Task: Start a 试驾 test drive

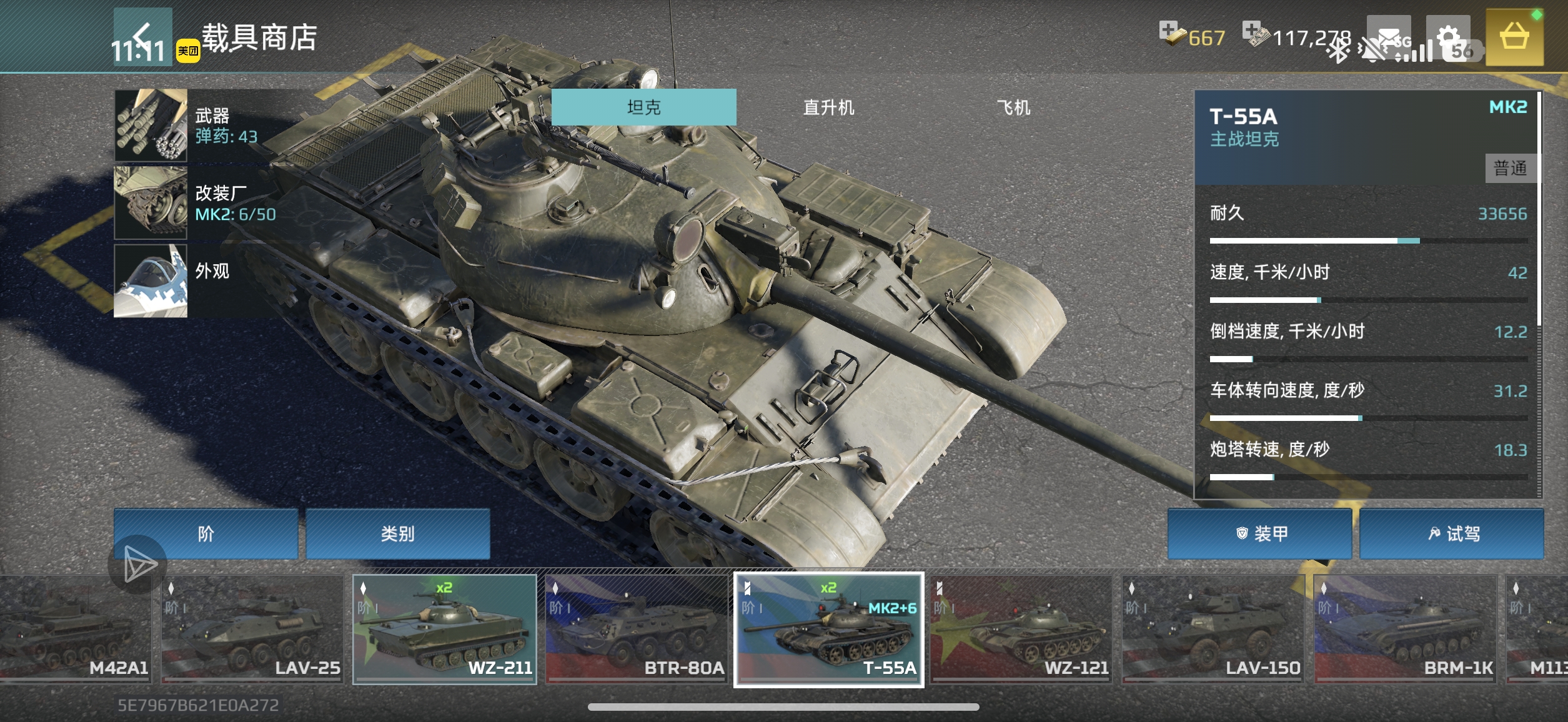Action: tap(1452, 534)
